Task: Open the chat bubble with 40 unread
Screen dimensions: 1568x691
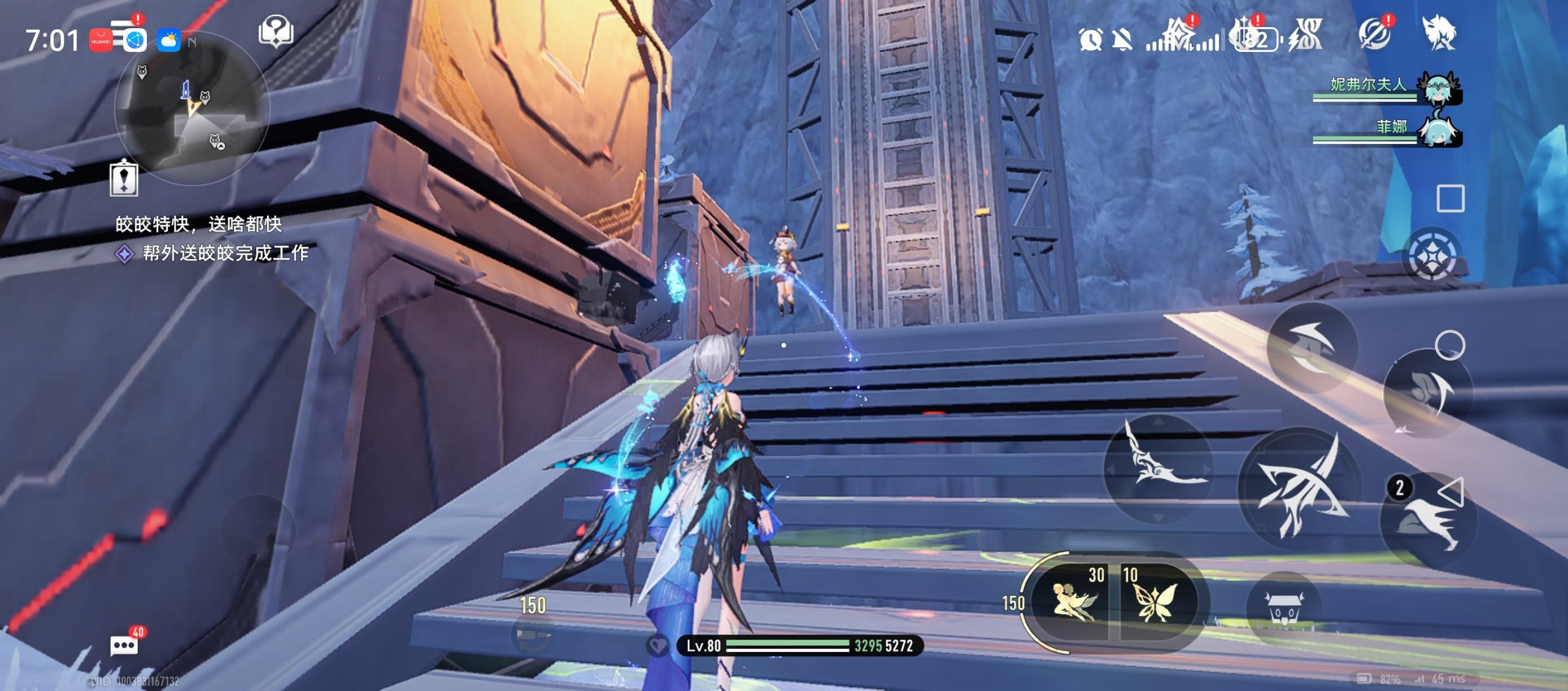Action: (125, 645)
